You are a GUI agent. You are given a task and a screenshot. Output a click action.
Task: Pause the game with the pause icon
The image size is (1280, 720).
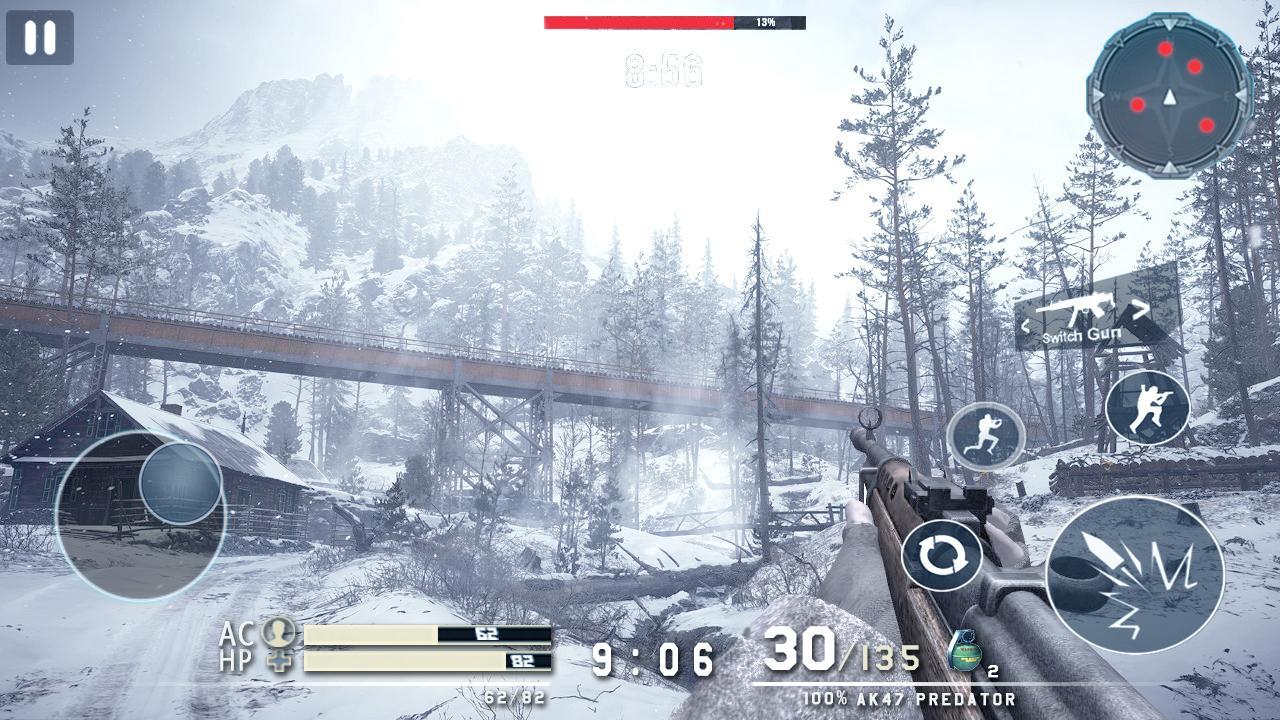[x=39, y=39]
